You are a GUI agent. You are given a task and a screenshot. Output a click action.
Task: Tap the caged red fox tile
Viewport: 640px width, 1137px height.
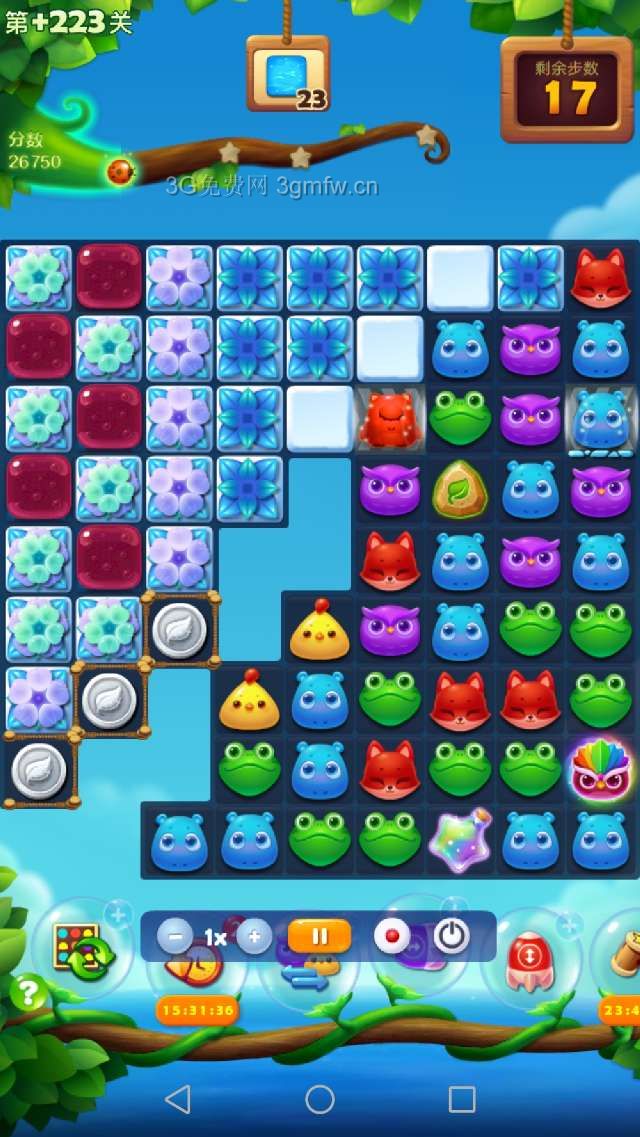[x=390, y=420]
